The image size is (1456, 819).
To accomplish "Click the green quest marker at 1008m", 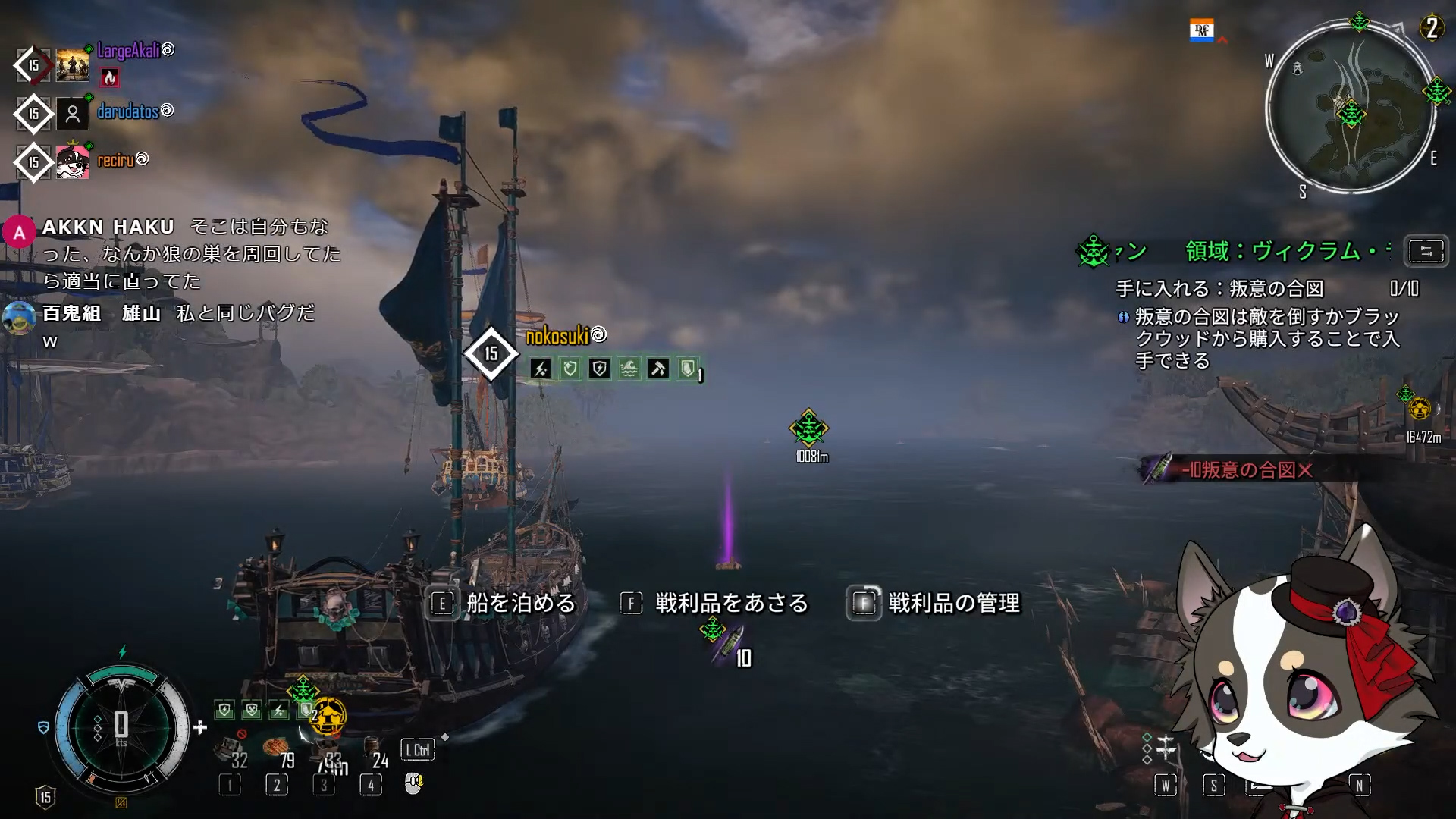I will 808,429.
